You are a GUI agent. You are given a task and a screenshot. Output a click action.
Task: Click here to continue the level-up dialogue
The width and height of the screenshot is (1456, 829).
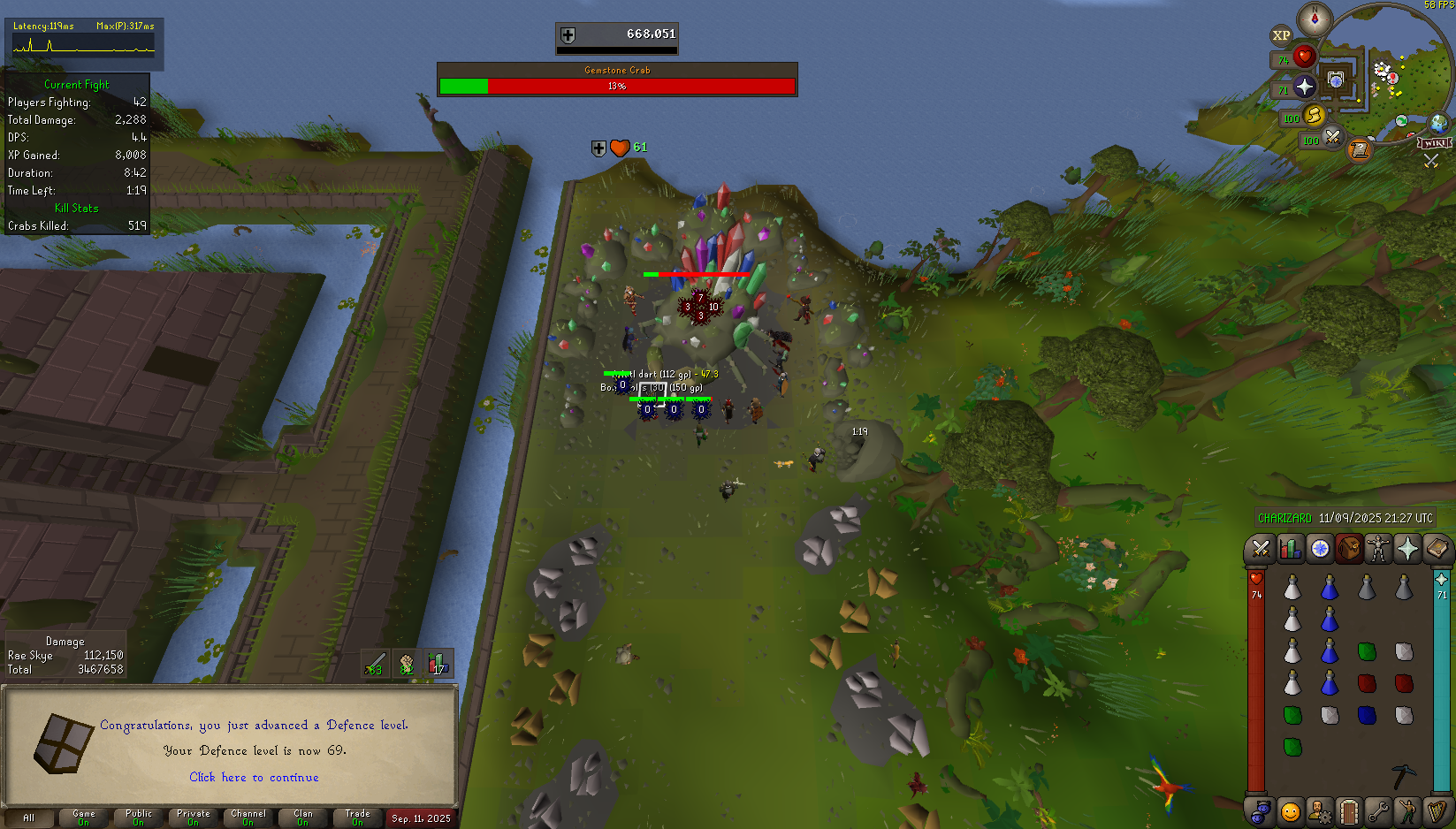254,778
